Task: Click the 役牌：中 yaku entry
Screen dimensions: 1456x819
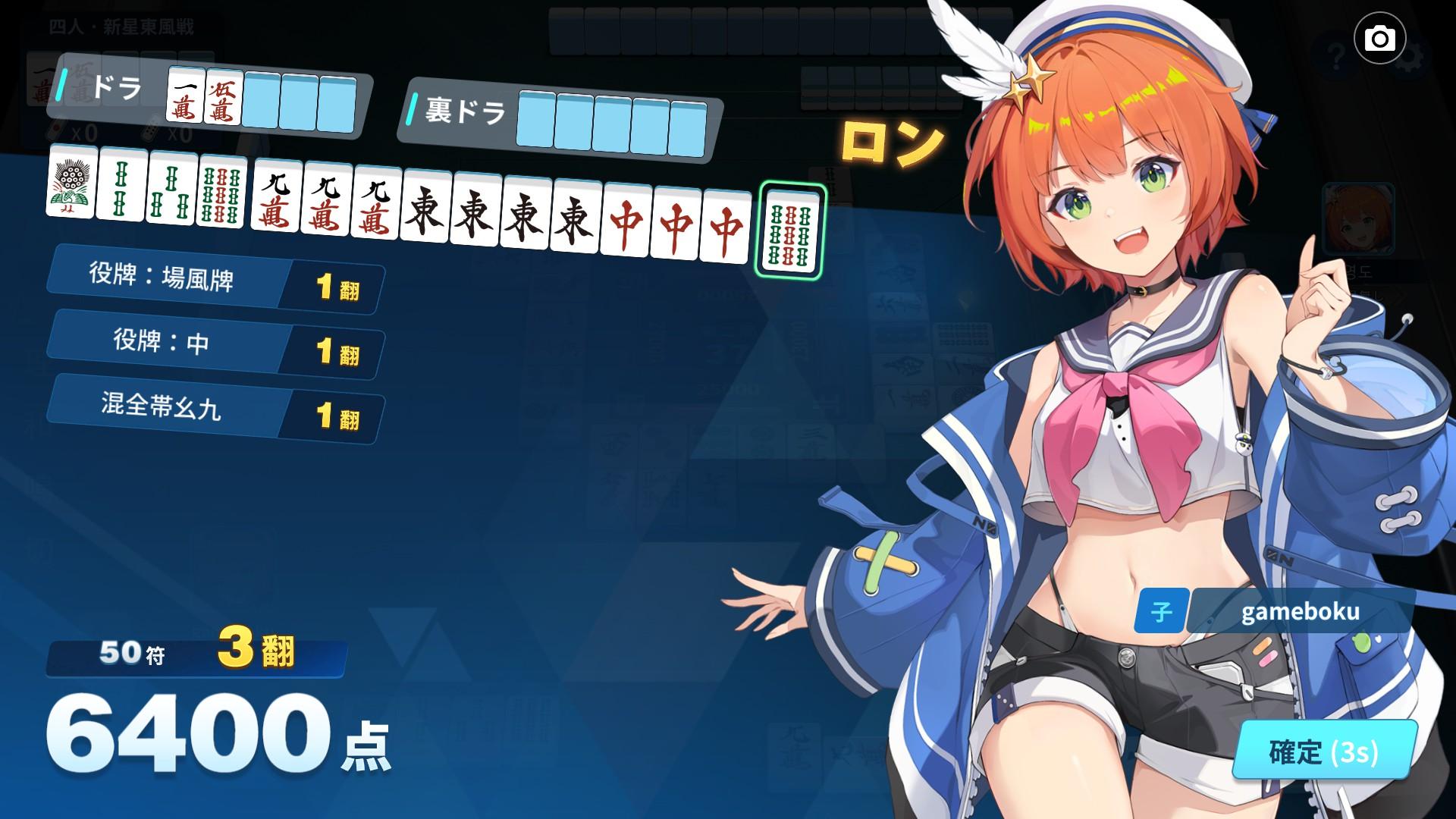Action: [x=212, y=345]
